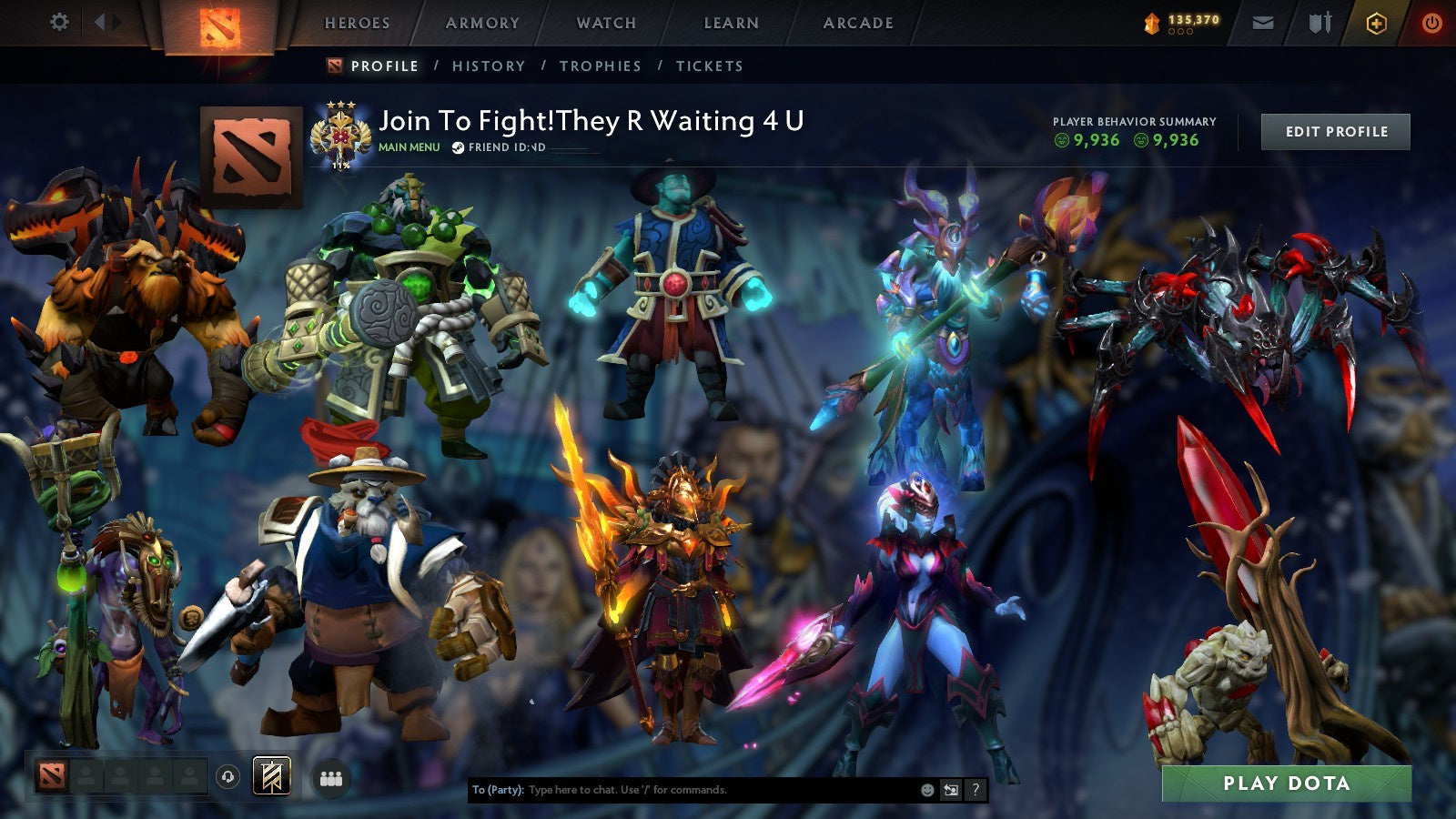Open the mail inbox icon
Viewport: 1456px width, 819px height.
(1261, 20)
